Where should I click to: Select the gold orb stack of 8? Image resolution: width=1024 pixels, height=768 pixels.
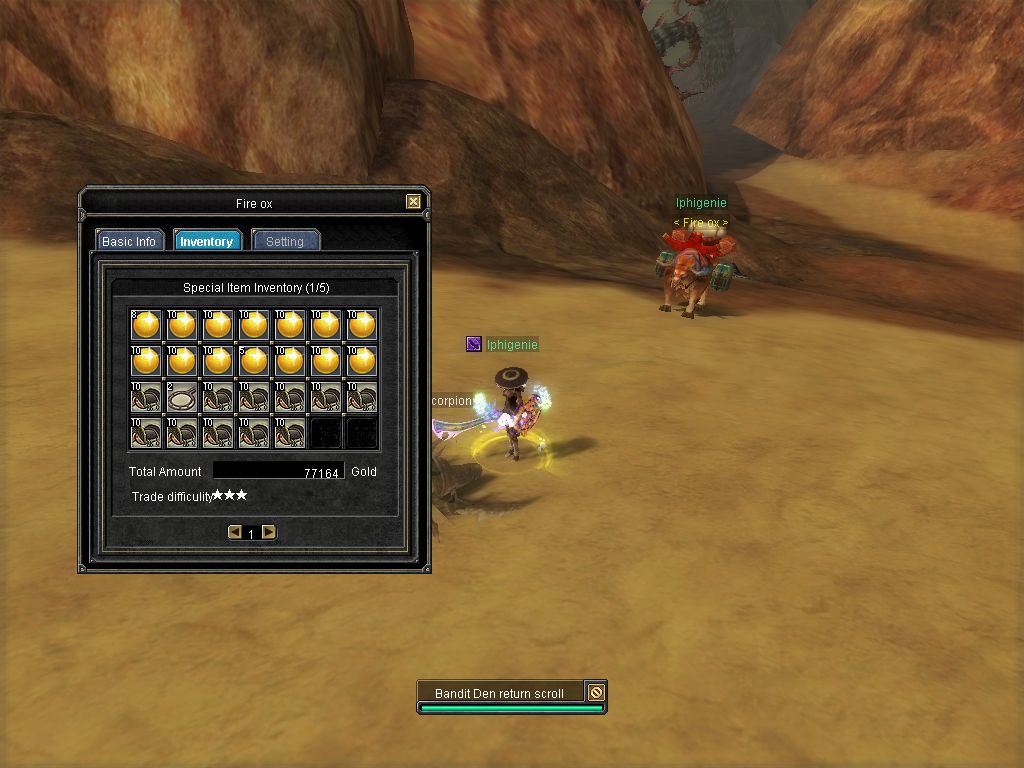click(x=146, y=324)
